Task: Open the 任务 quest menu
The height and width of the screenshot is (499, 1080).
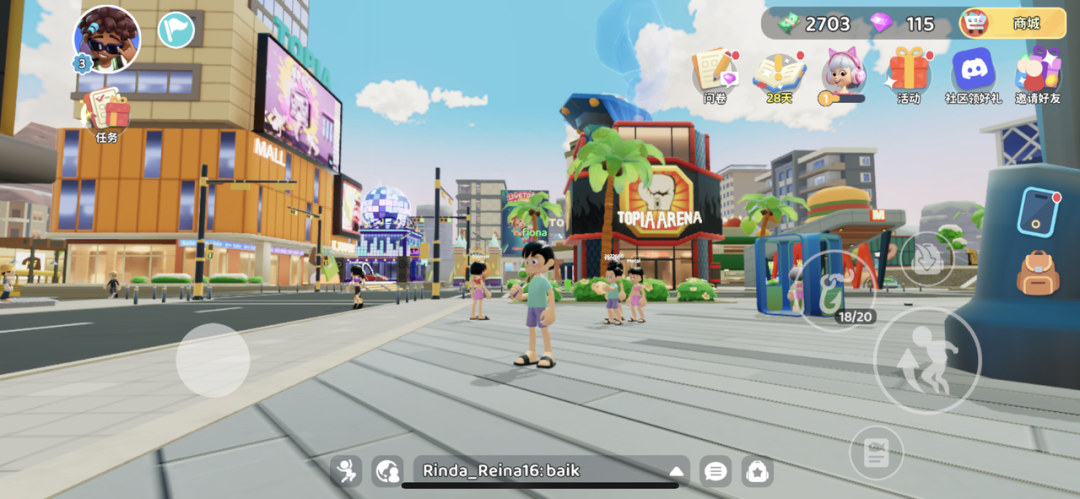Action: pyautogui.click(x=107, y=114)
